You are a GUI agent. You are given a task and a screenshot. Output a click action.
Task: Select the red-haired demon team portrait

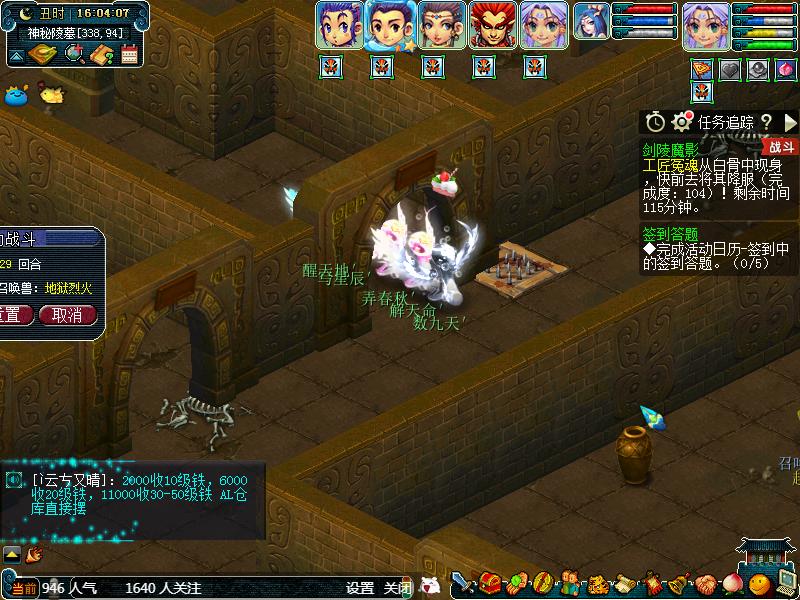pos(488,24)
